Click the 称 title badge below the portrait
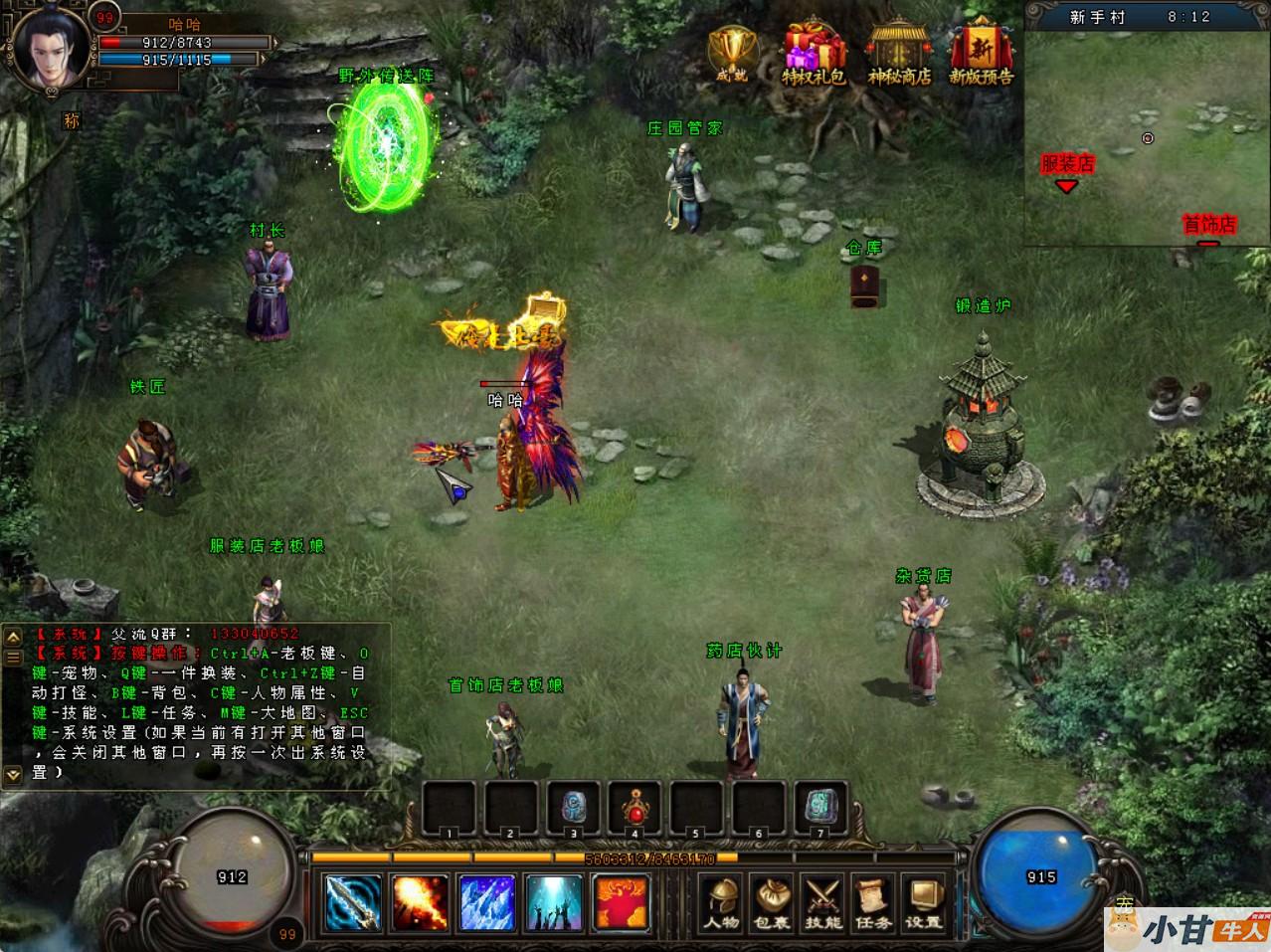This screenshot has height=952, width=1271. pos(72,120)
